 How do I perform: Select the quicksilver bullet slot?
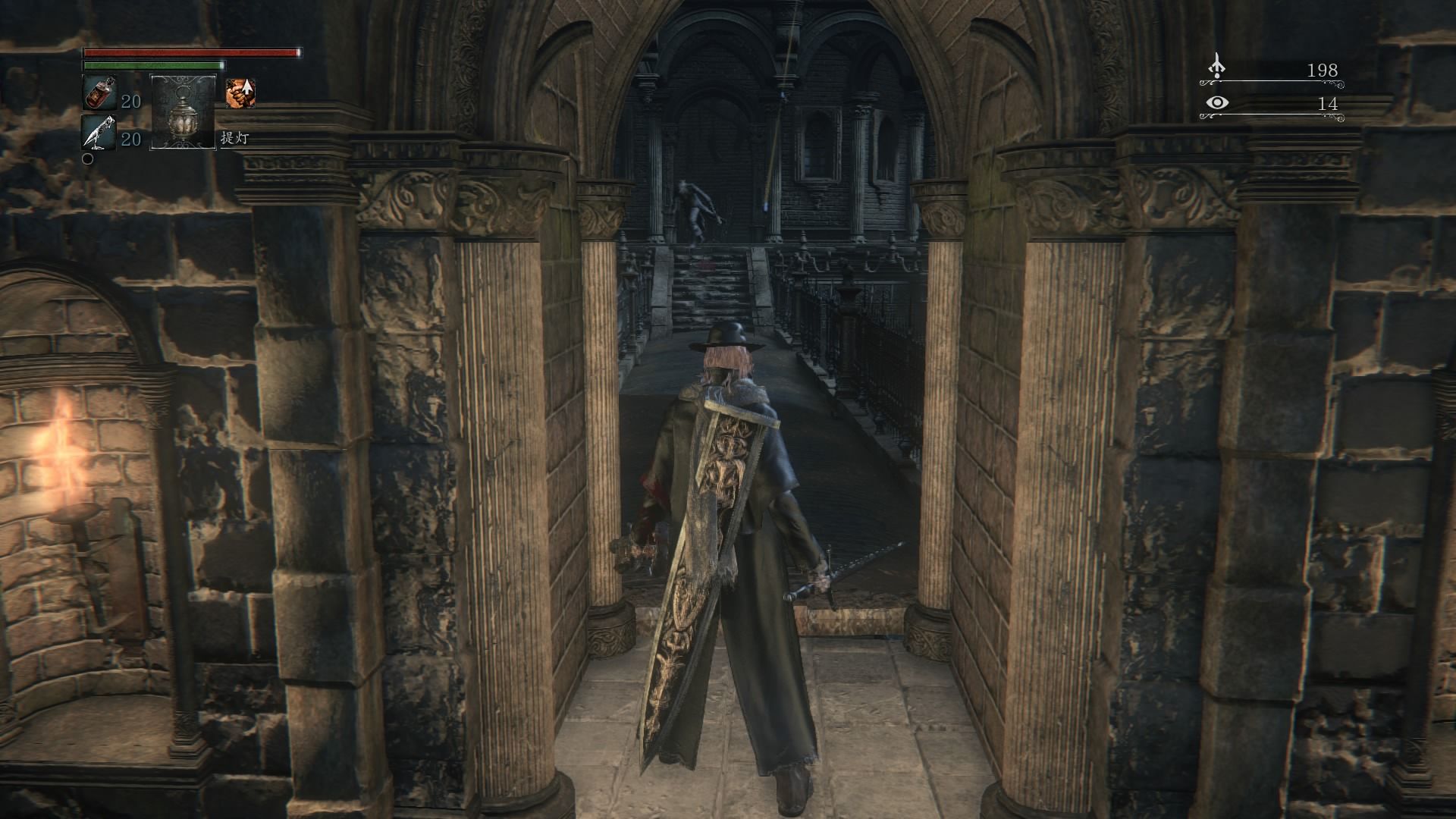click(x=99, y=132)
